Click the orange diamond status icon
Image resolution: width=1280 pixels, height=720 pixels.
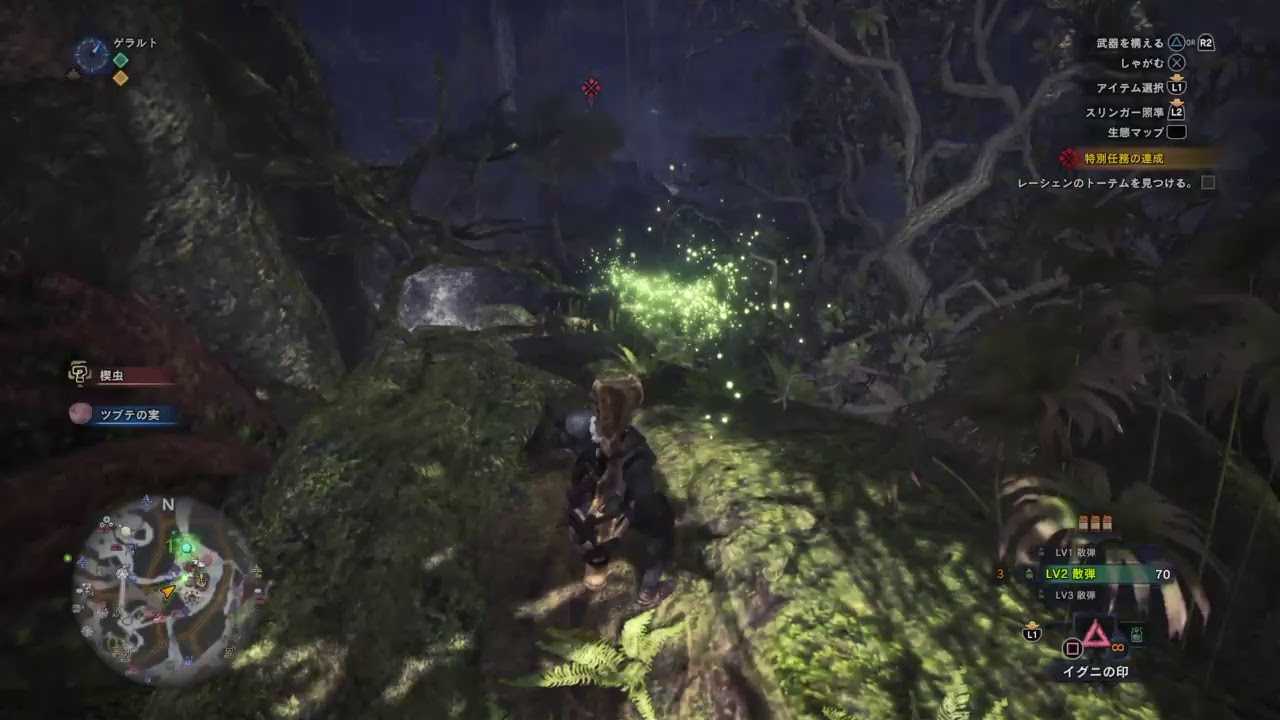tap(120, 78)
